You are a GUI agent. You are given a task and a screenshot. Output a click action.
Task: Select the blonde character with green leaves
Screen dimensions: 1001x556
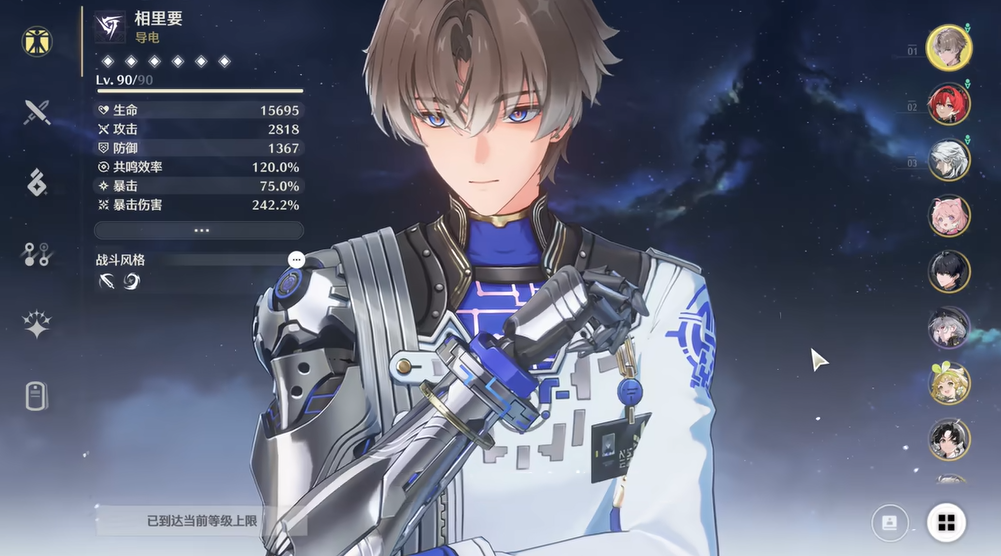pos(948,383)
